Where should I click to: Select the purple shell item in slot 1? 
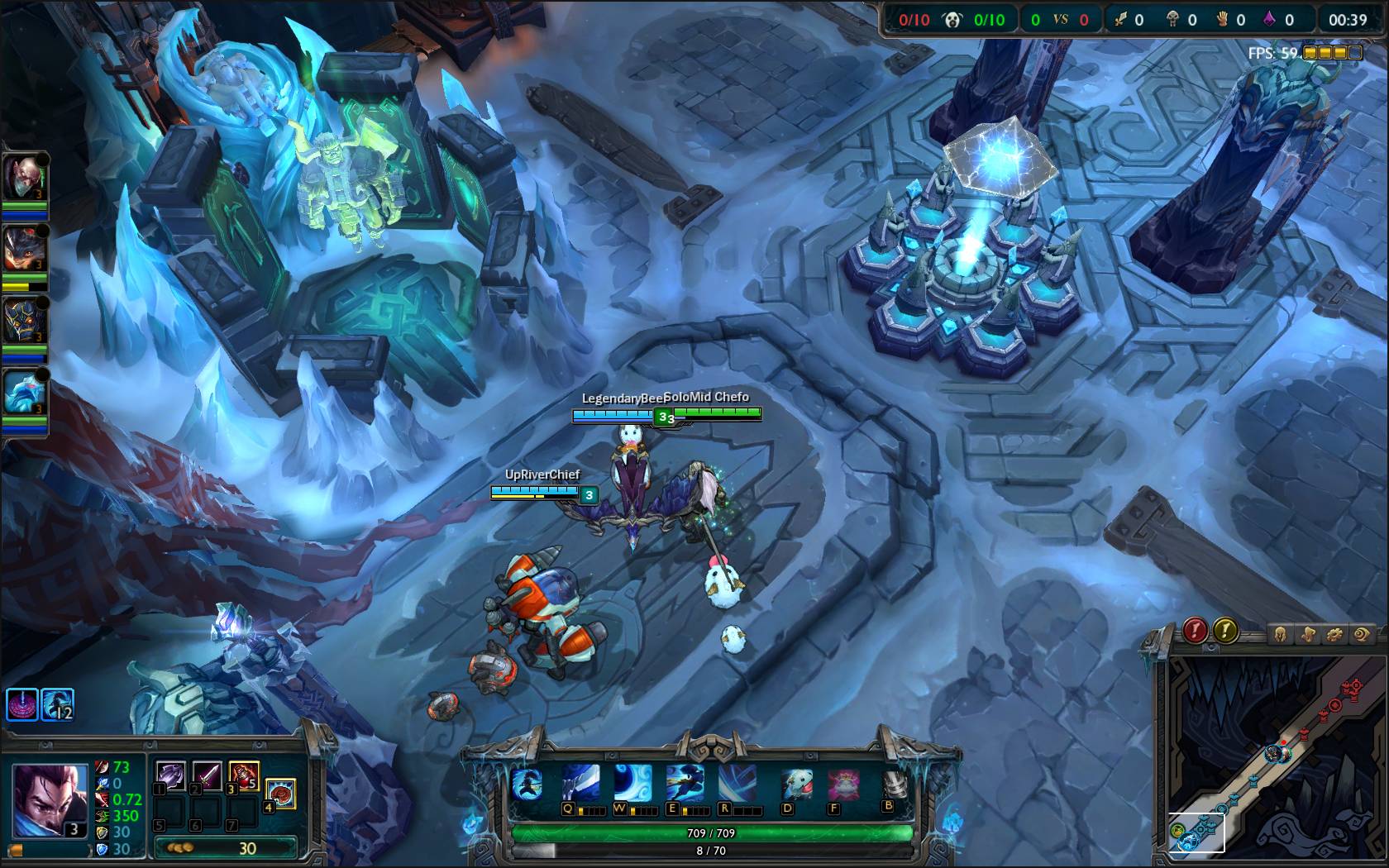coord(171,777)
